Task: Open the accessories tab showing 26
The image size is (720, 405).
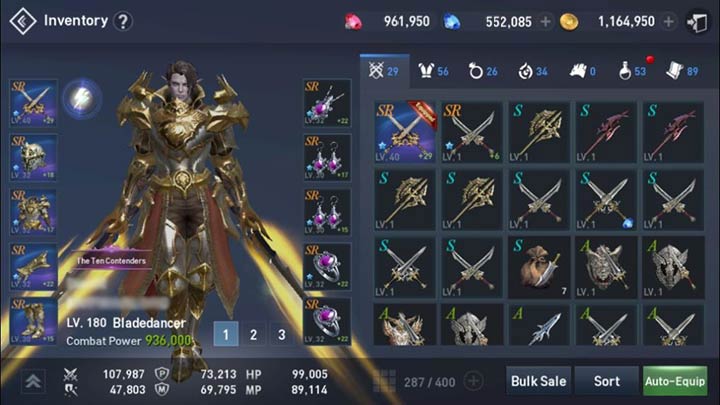Action: (484, 71)
